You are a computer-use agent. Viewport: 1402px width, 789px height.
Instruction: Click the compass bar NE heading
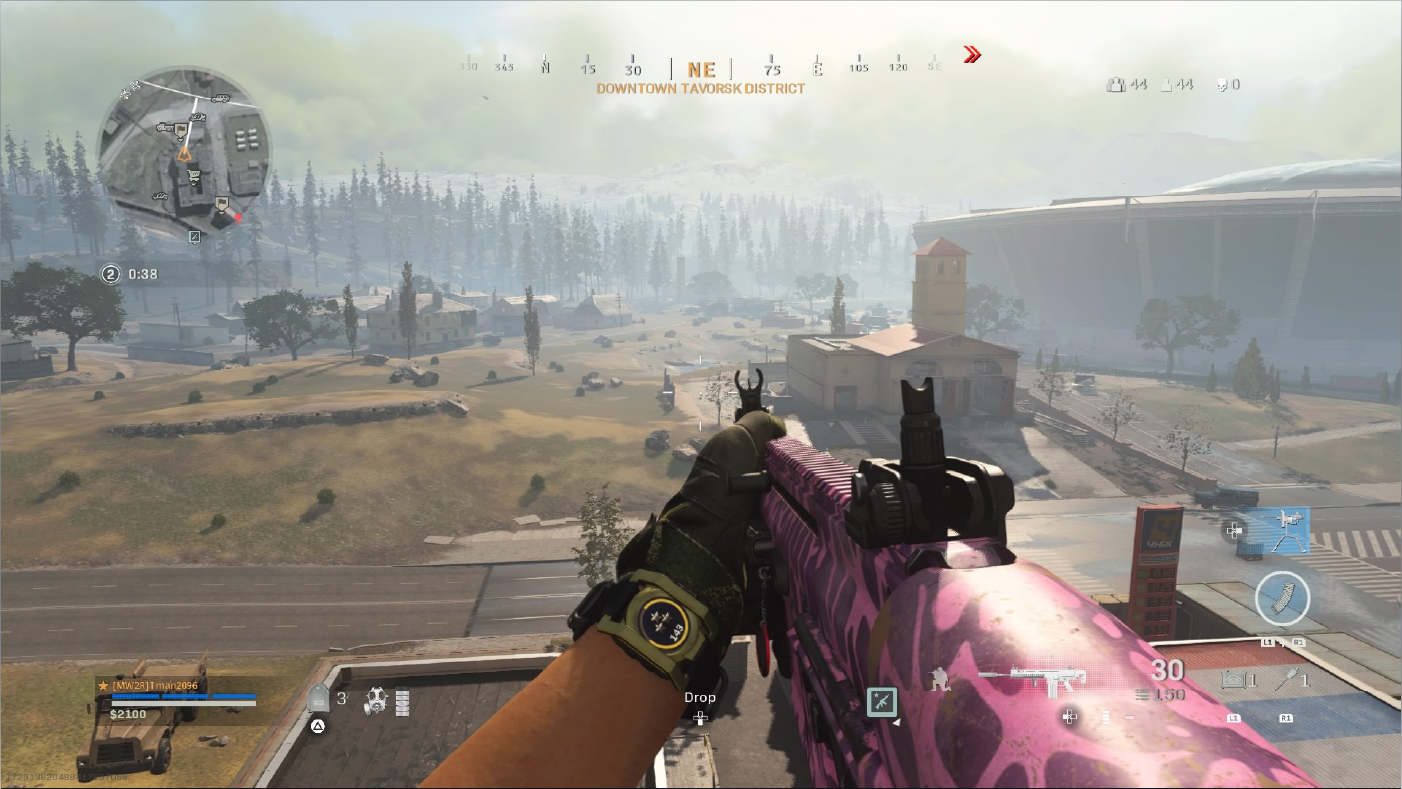pos(701,70)
